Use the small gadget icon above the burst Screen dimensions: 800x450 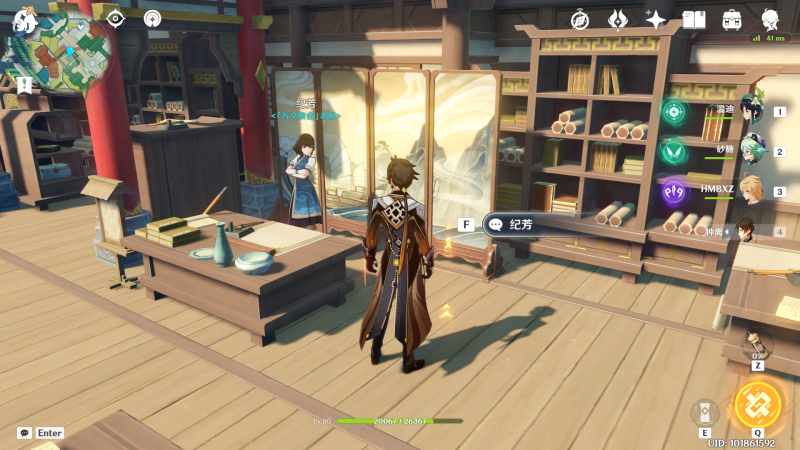[x=758, y=347]
